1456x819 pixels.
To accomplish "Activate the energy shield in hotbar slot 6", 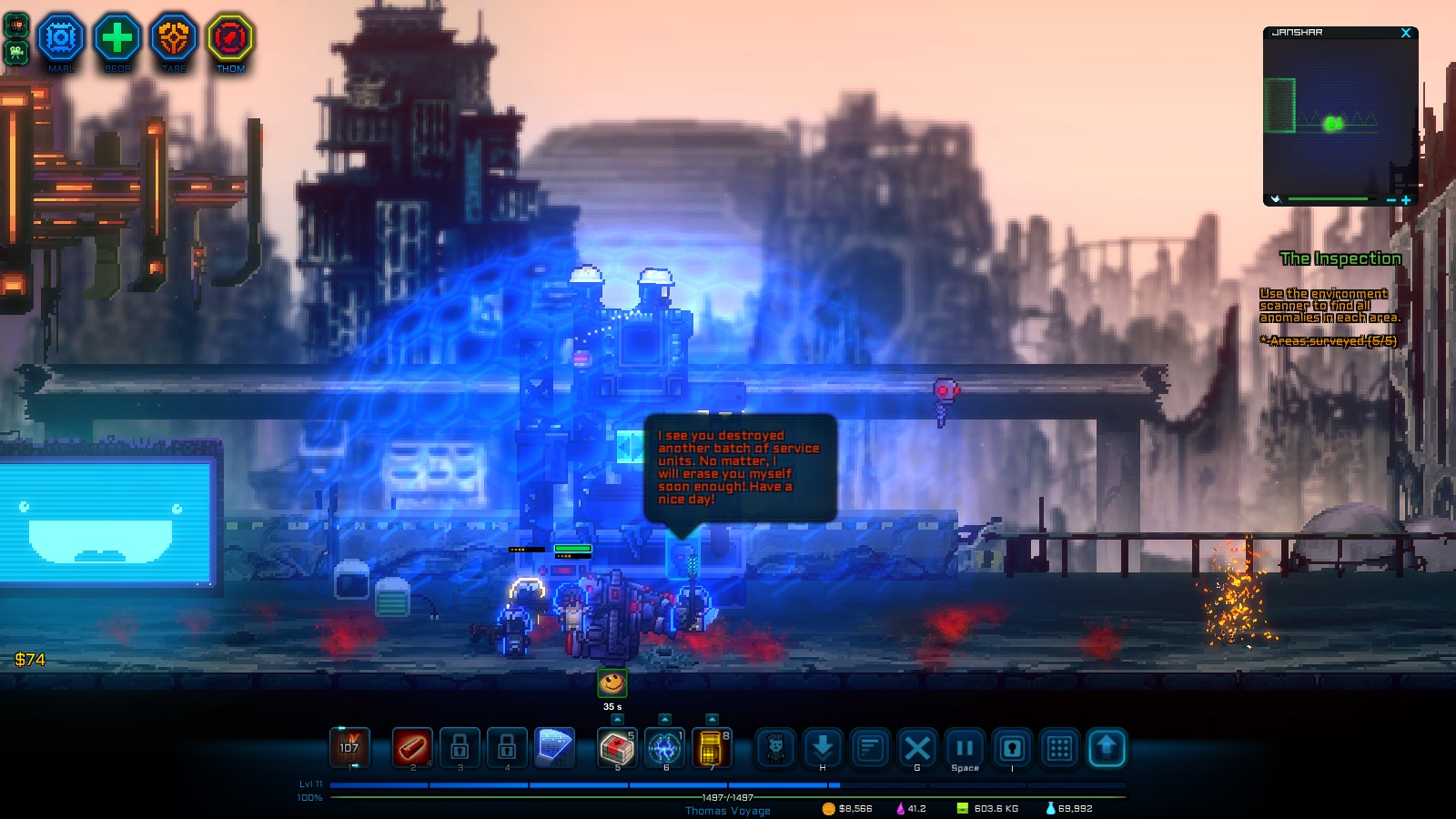I will tap(667, 749).
